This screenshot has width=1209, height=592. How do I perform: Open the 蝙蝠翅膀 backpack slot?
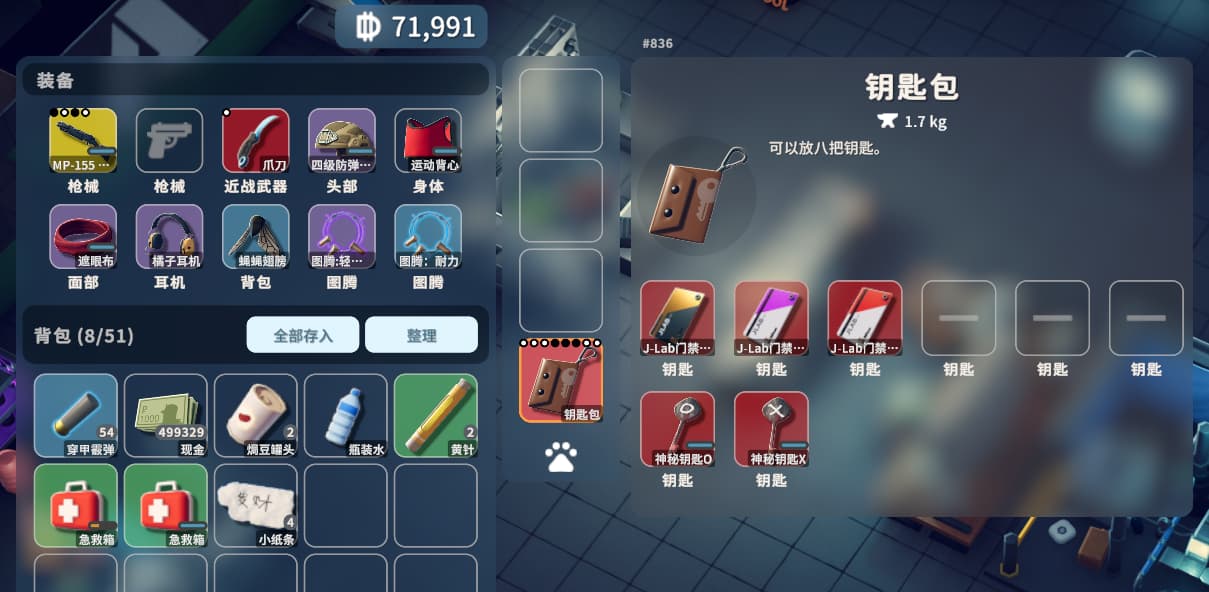pyautogui.click(x=255, y=237)
